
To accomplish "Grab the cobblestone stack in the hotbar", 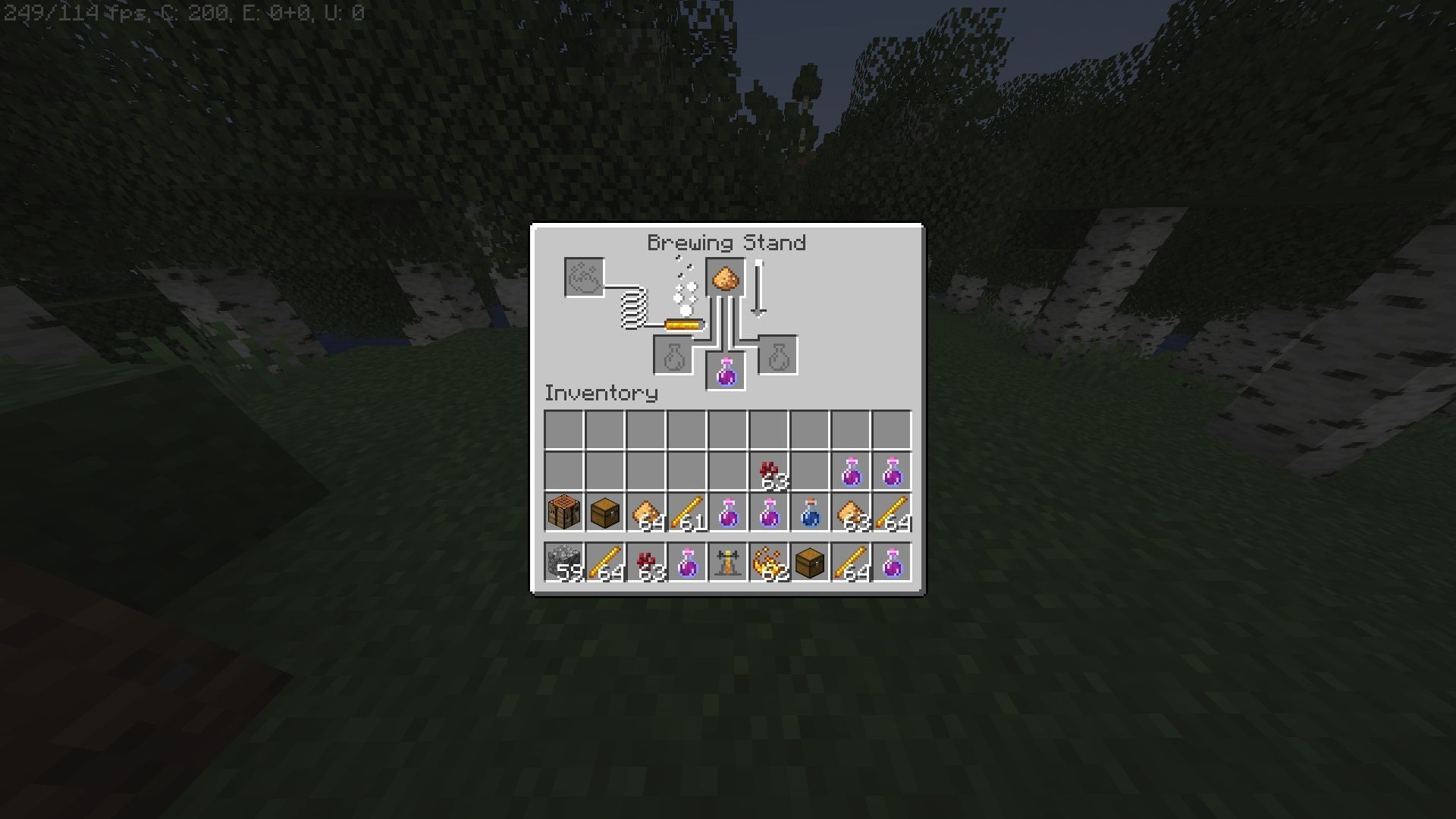I will (562, 562).
